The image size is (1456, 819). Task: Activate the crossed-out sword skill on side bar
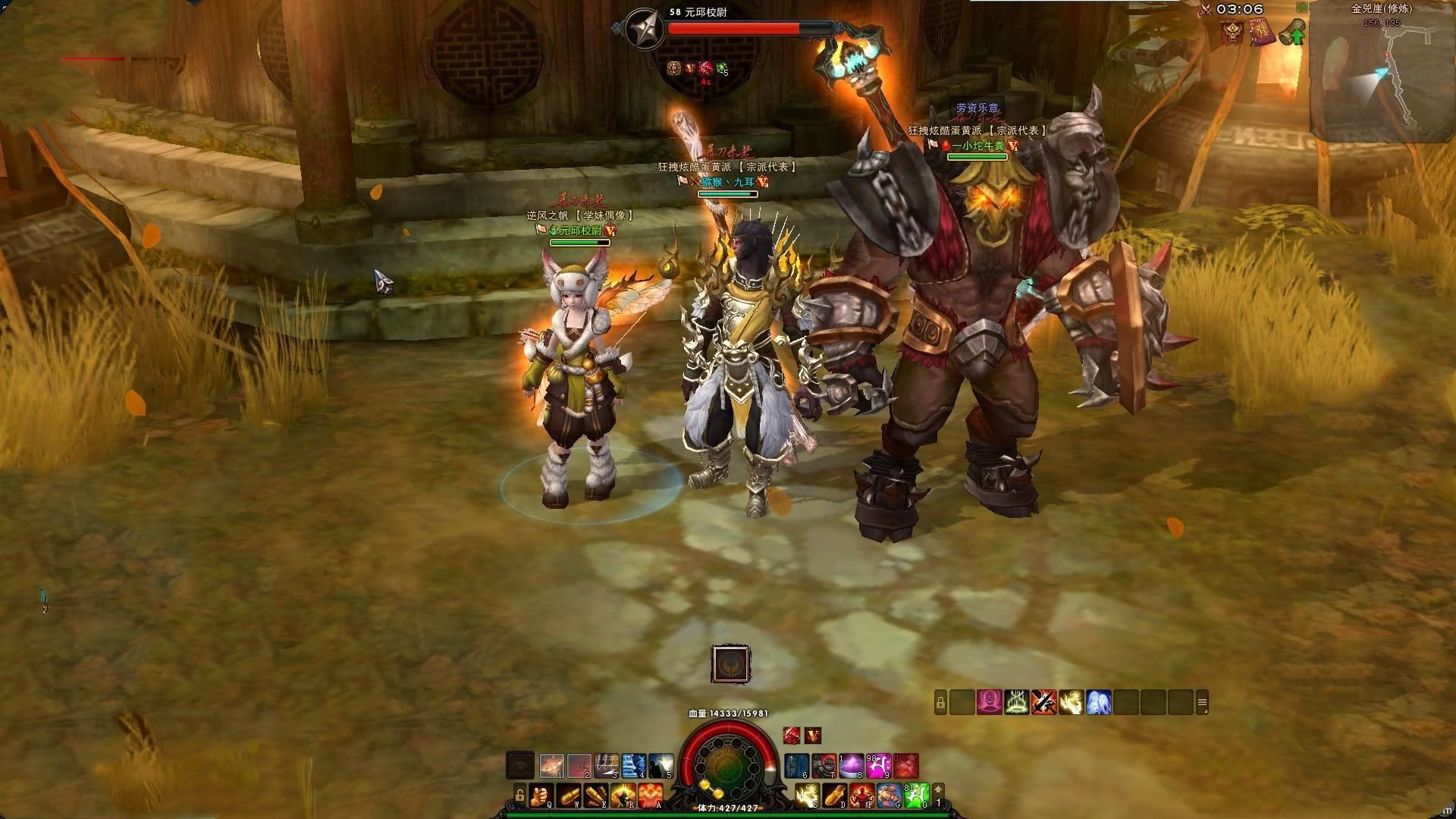point(1043,702)
